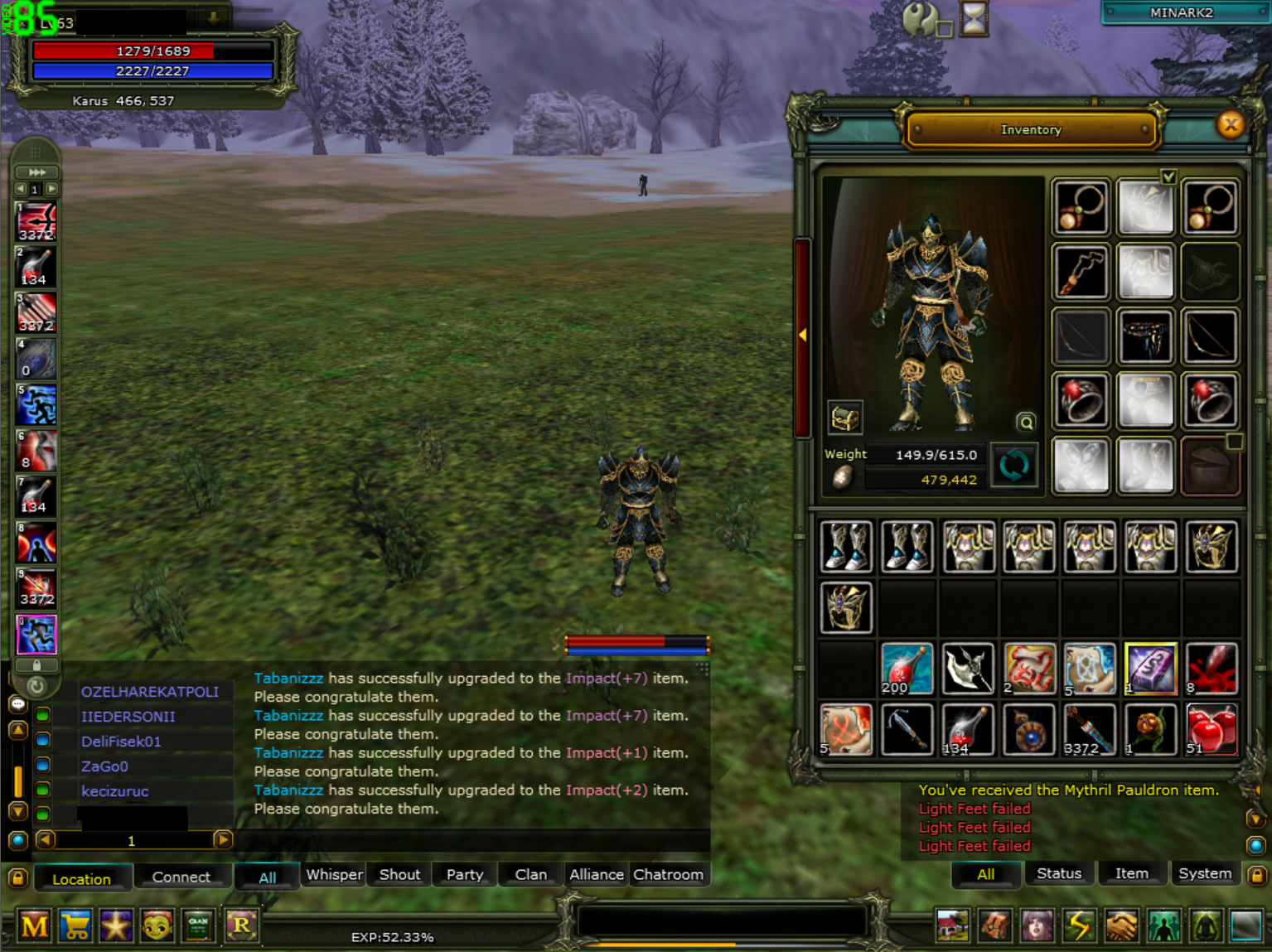Switch to the Whisper chat tab
1272x952 pixels.
334,874
